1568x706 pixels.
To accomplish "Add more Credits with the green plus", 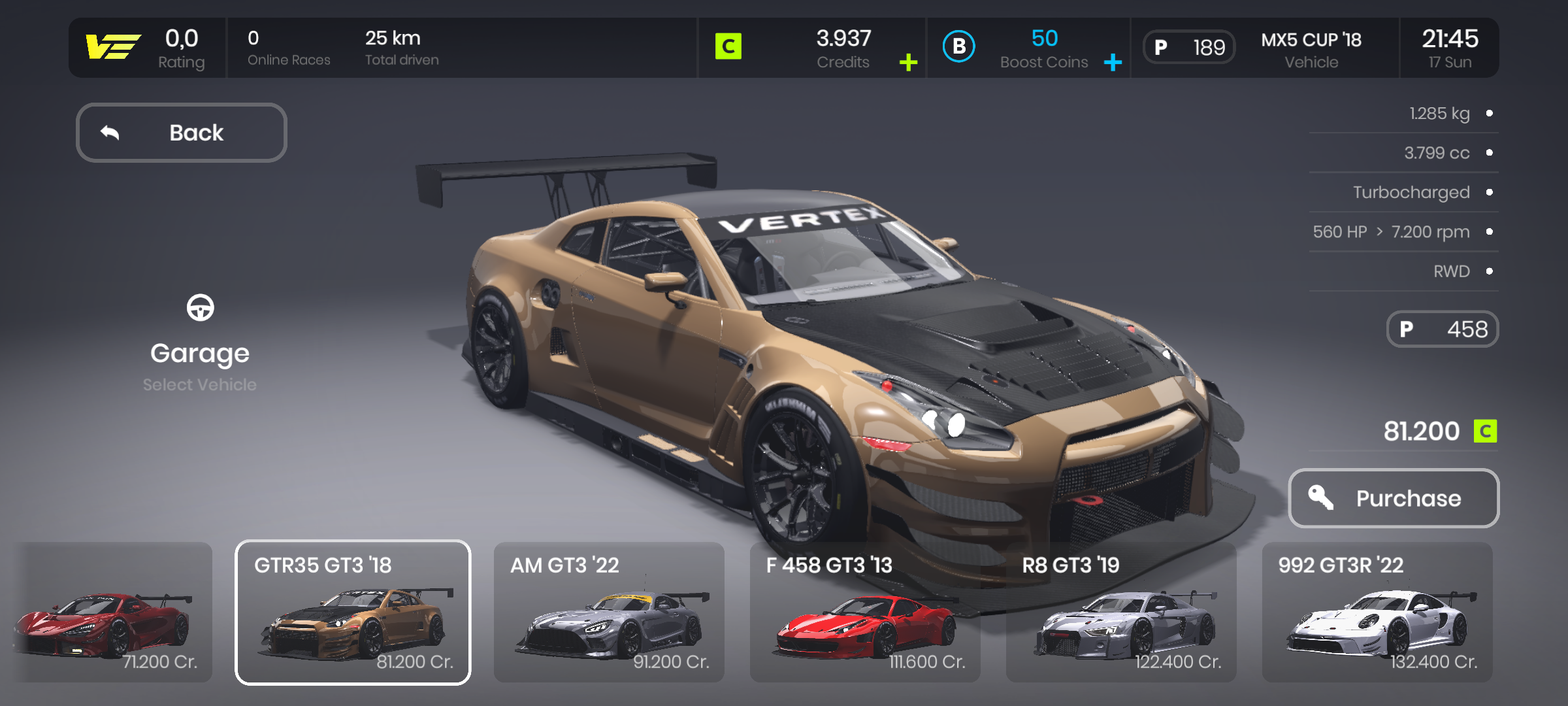I will [908, 63].
